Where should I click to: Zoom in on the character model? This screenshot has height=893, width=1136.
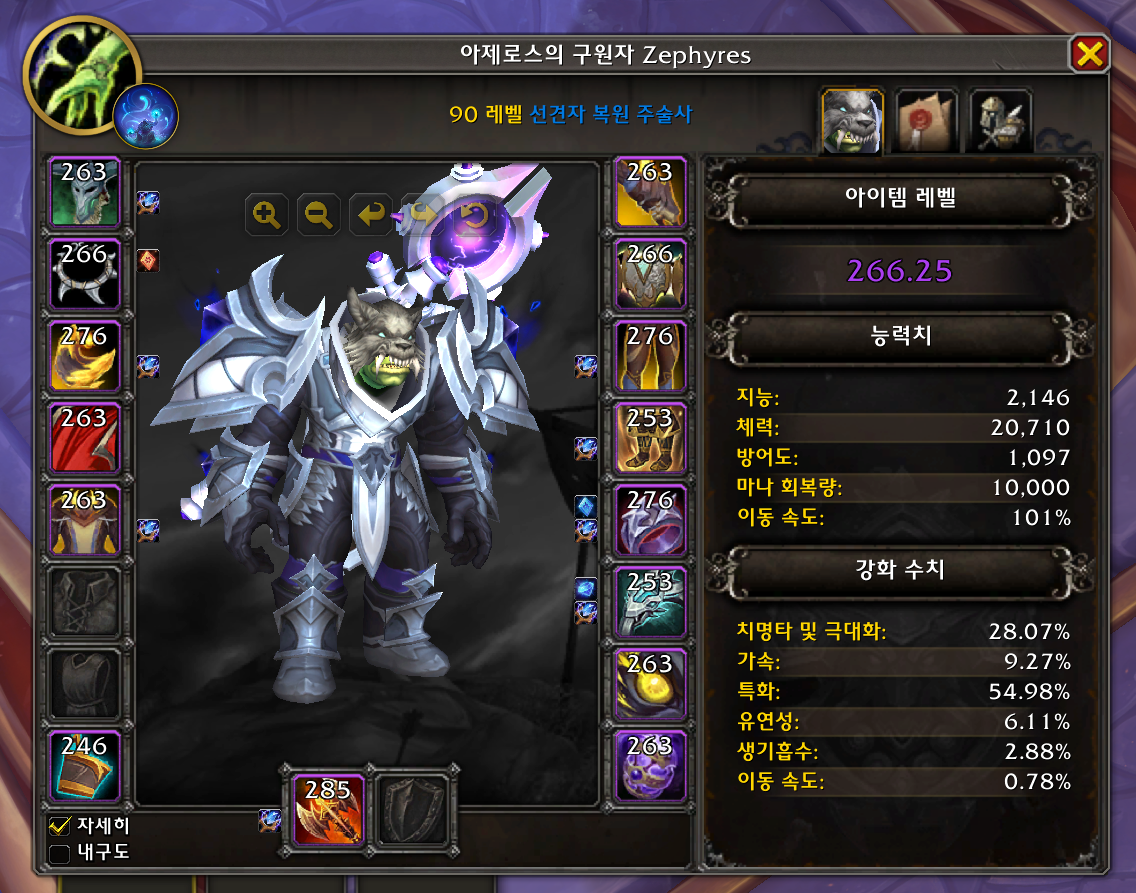coord(267,214)
